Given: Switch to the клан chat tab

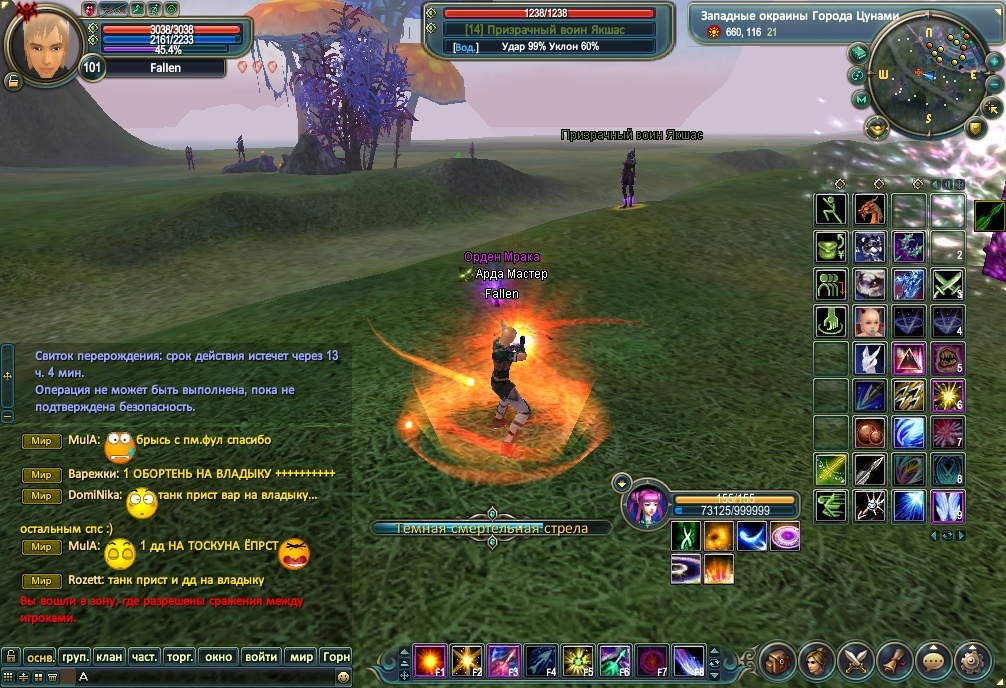Looking at the screenshot, I should [x=109, y=657].
